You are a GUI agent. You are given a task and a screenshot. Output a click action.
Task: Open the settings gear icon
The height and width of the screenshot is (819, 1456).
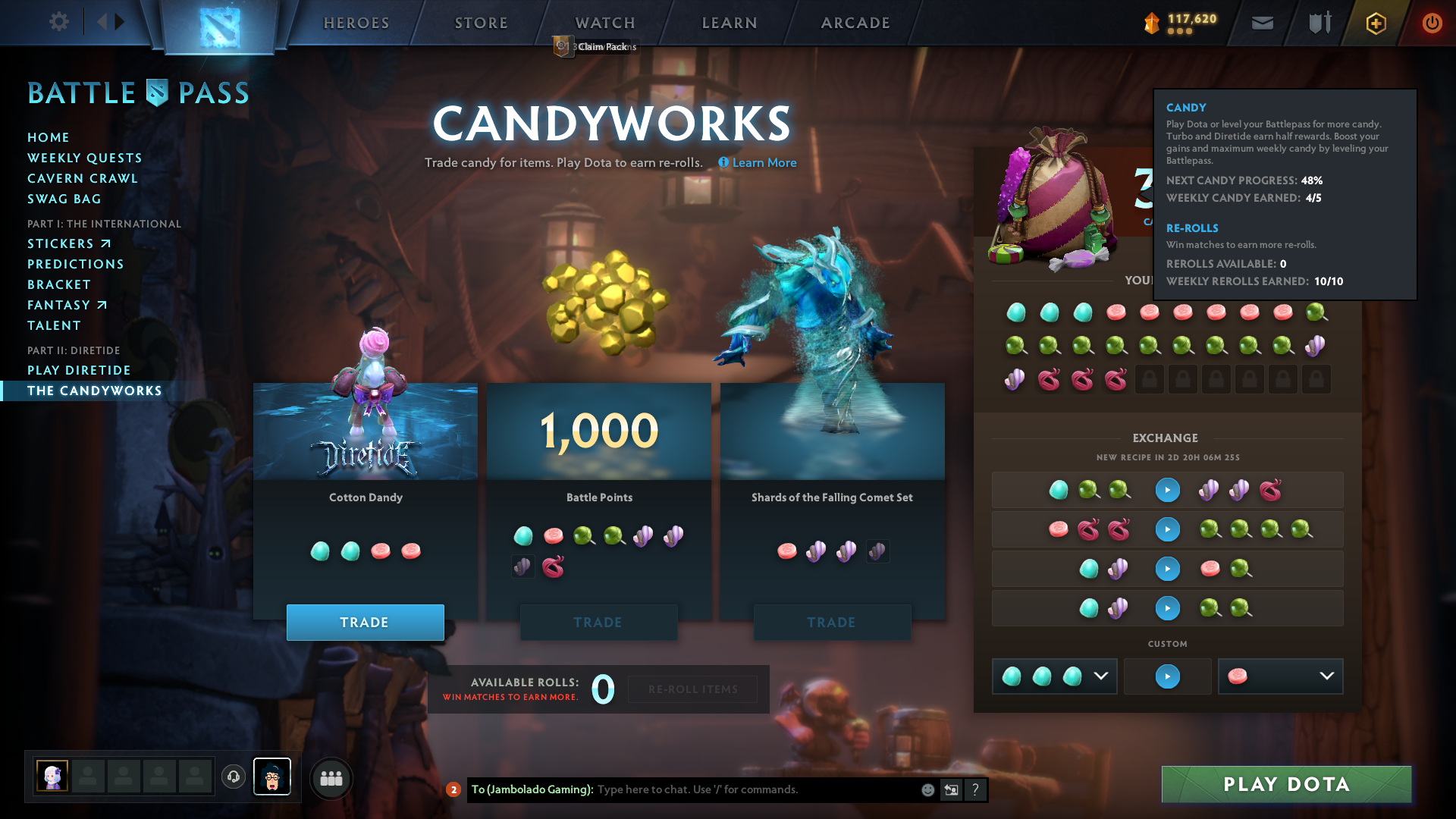(59, 22)
